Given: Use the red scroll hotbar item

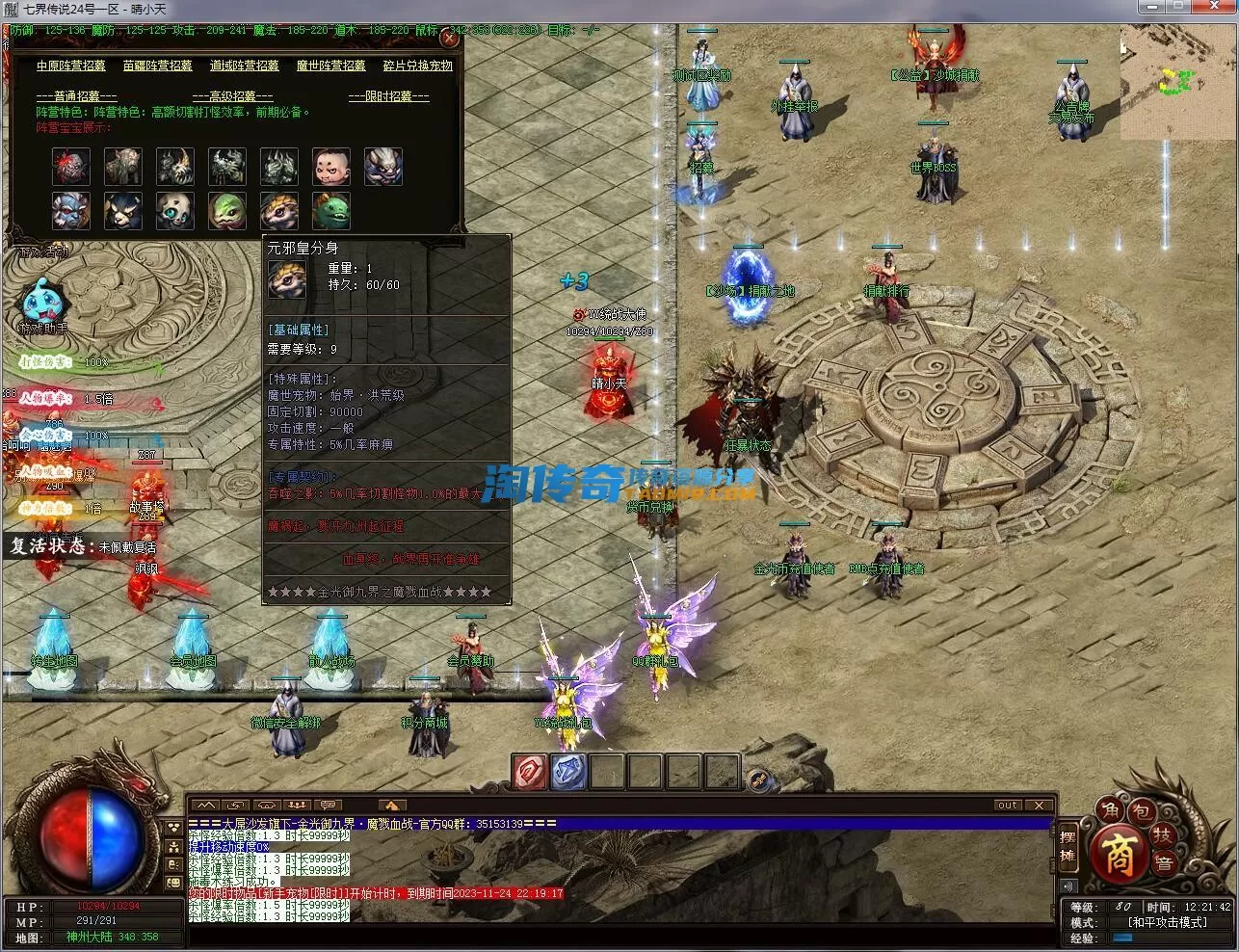Looking at the screenshot, I should click(529, 772).
